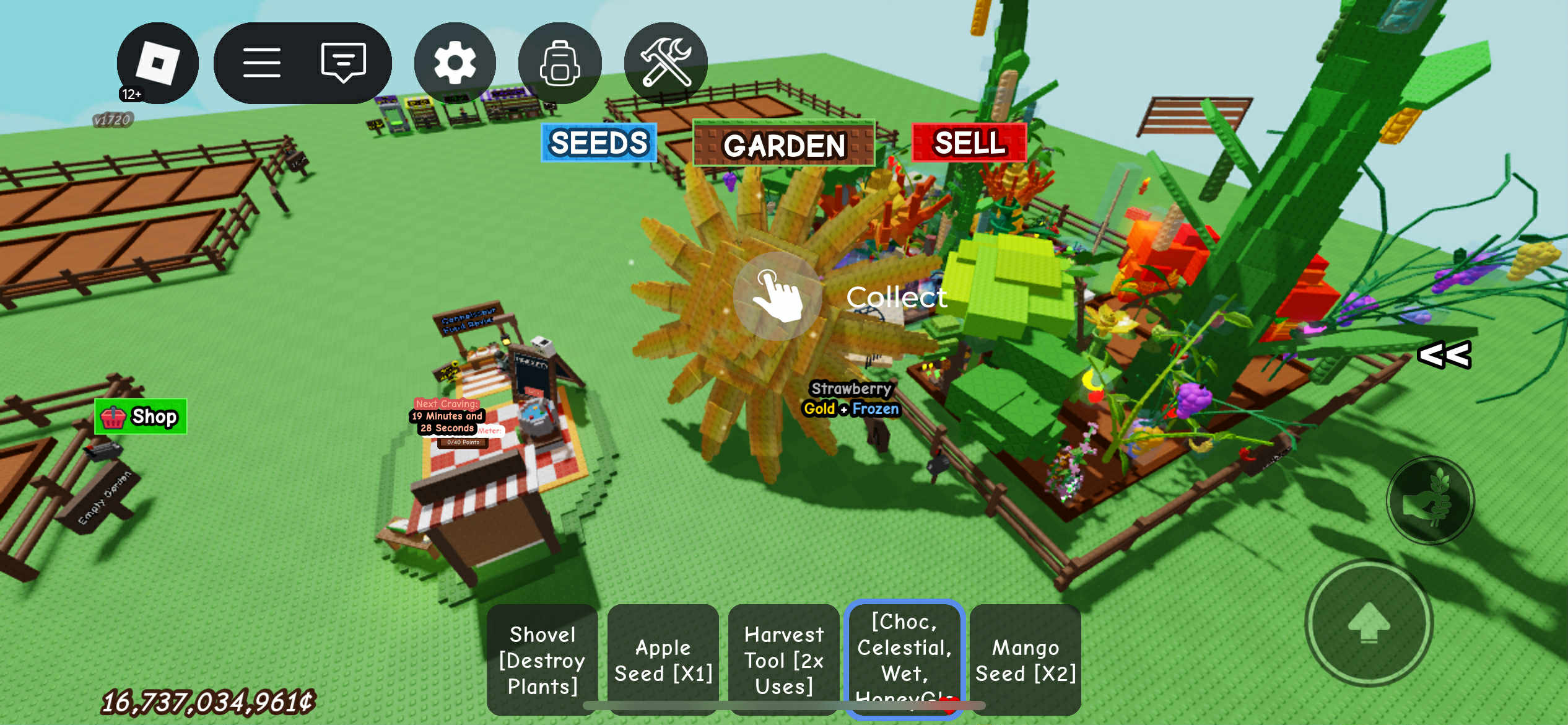Select the Shovel hotbar slot
This screenshot has height=725, width=1568.
pos(542,660)
